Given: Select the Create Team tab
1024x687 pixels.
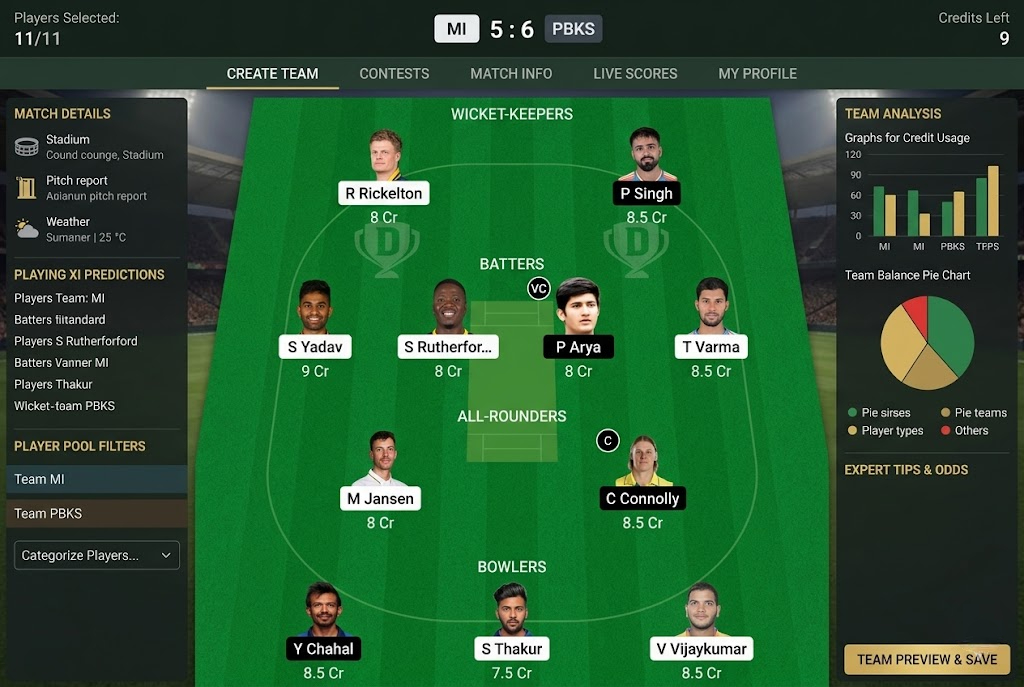Looking at the screenshot, I should pos(272,74).
